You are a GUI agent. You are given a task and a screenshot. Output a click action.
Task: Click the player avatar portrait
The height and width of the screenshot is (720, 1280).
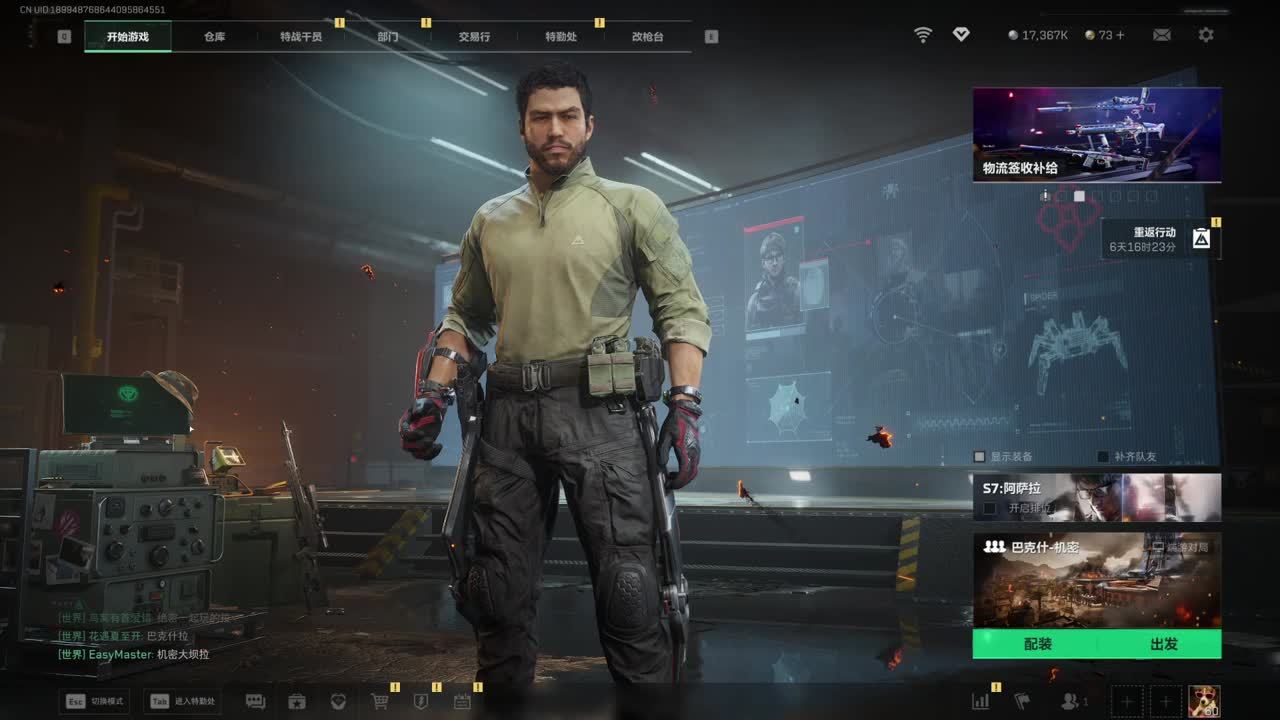point(1203,701)
